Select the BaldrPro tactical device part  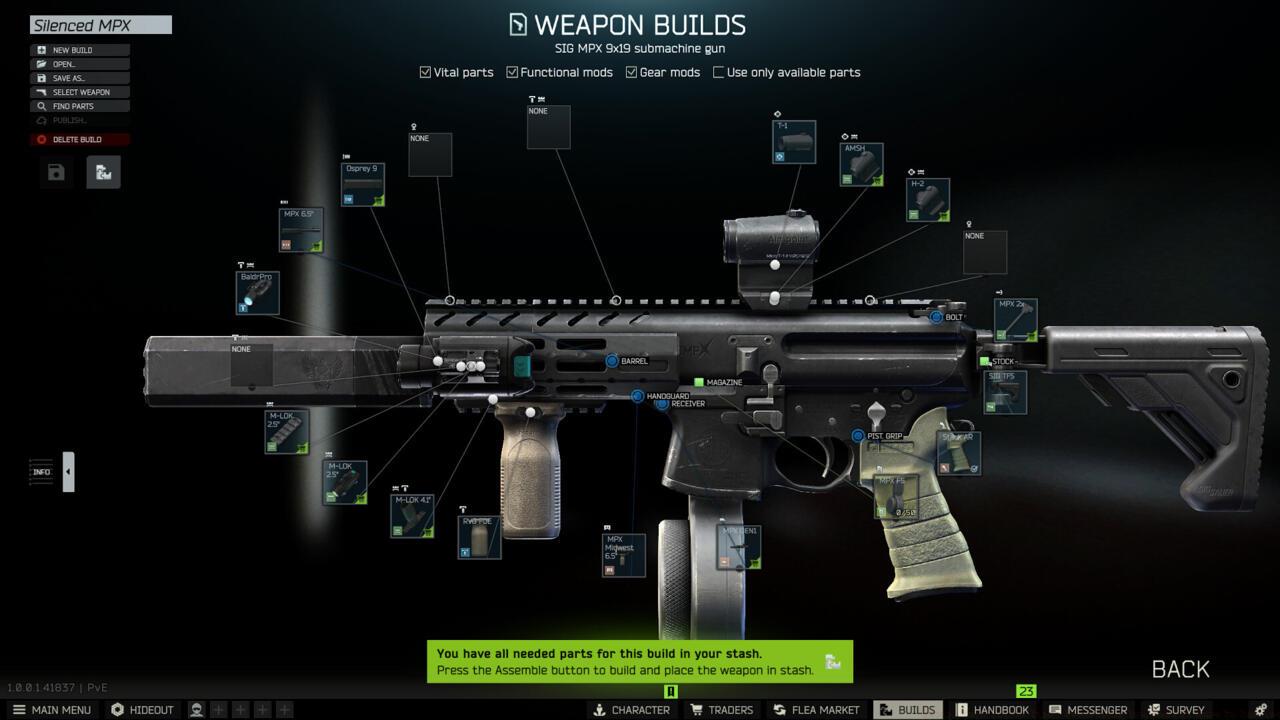(x=258, y=291)
